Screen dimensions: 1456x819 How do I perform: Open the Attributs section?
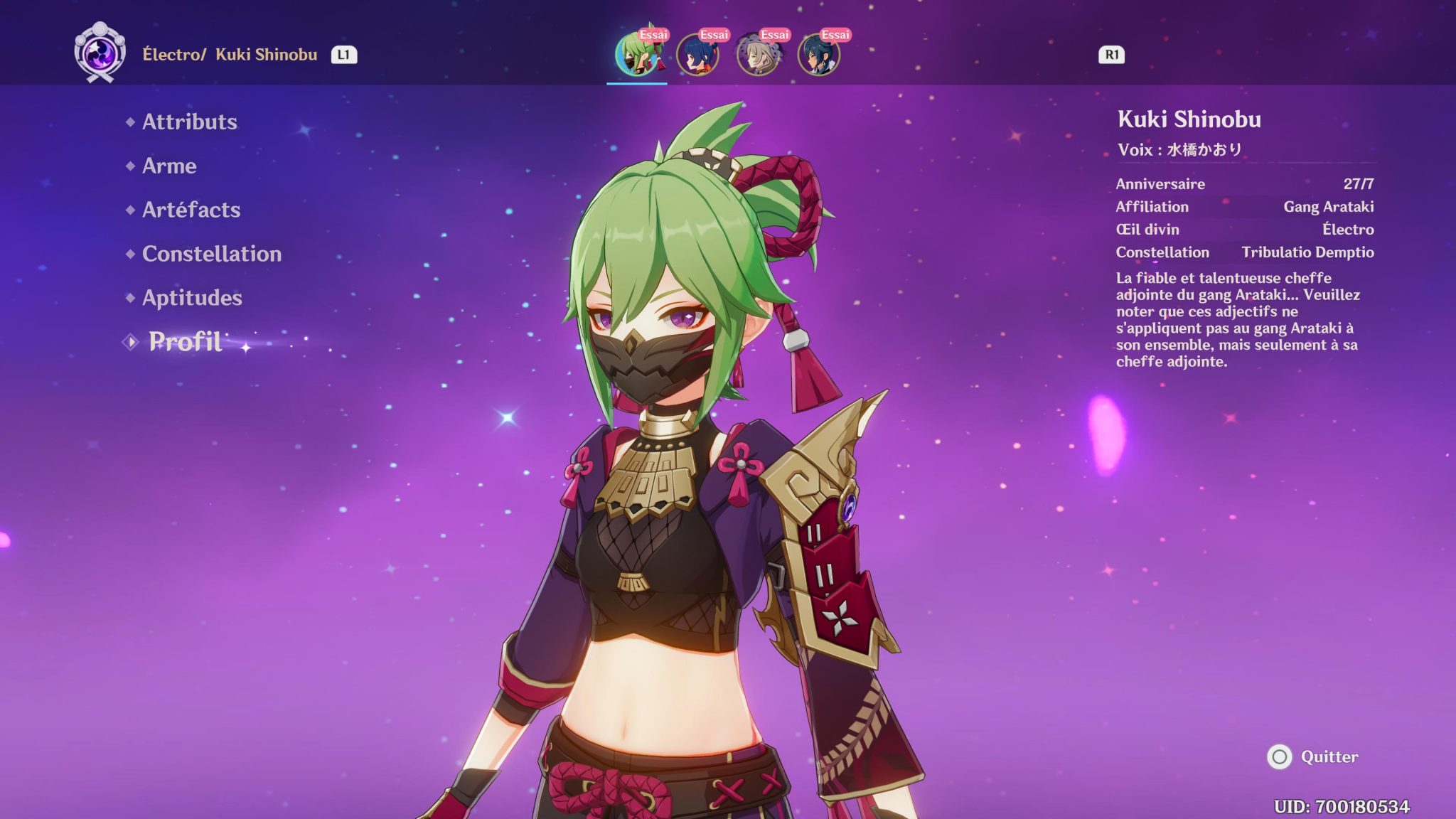tap(189, 122)
